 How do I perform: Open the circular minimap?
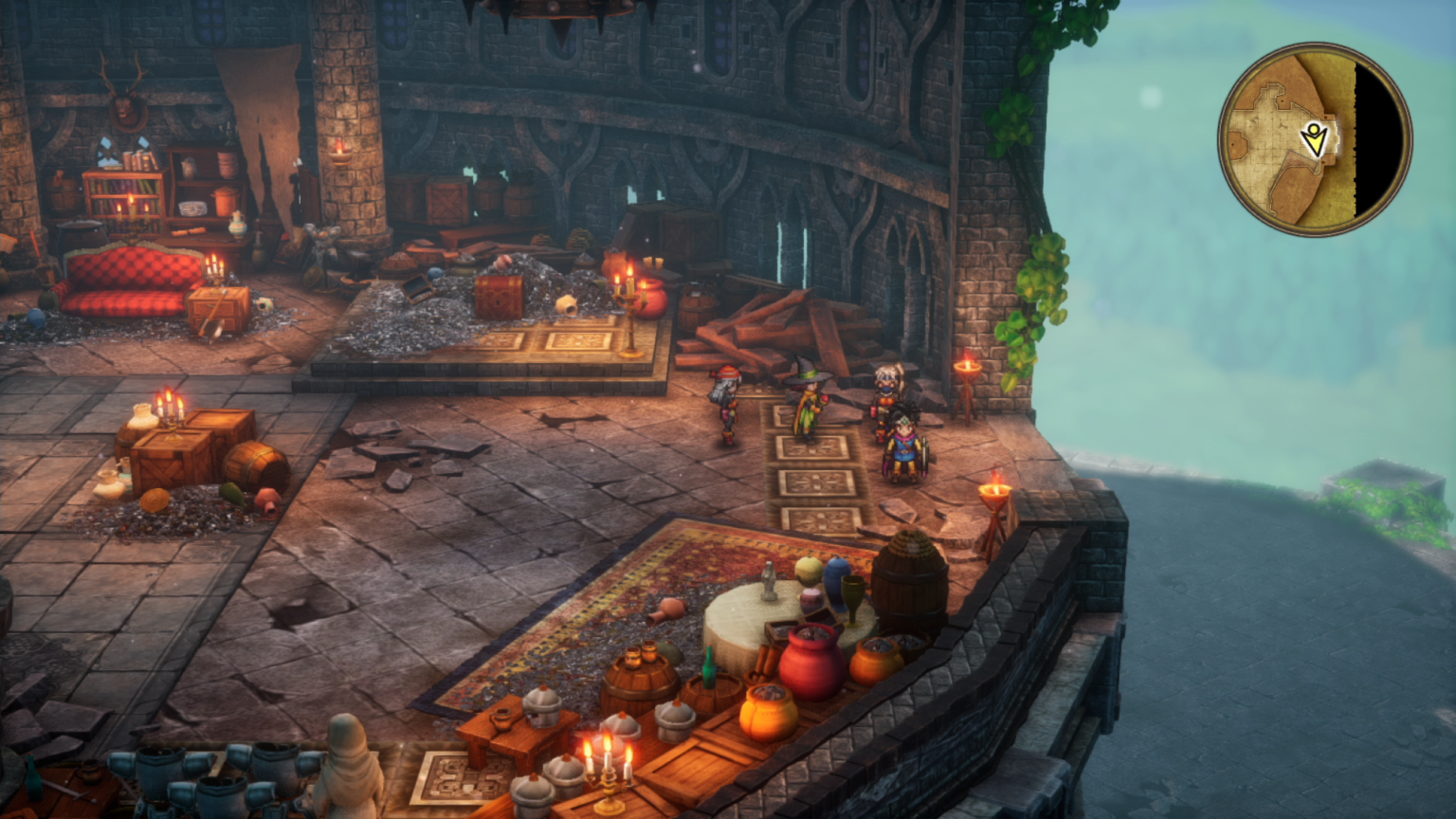(1314, 138)
